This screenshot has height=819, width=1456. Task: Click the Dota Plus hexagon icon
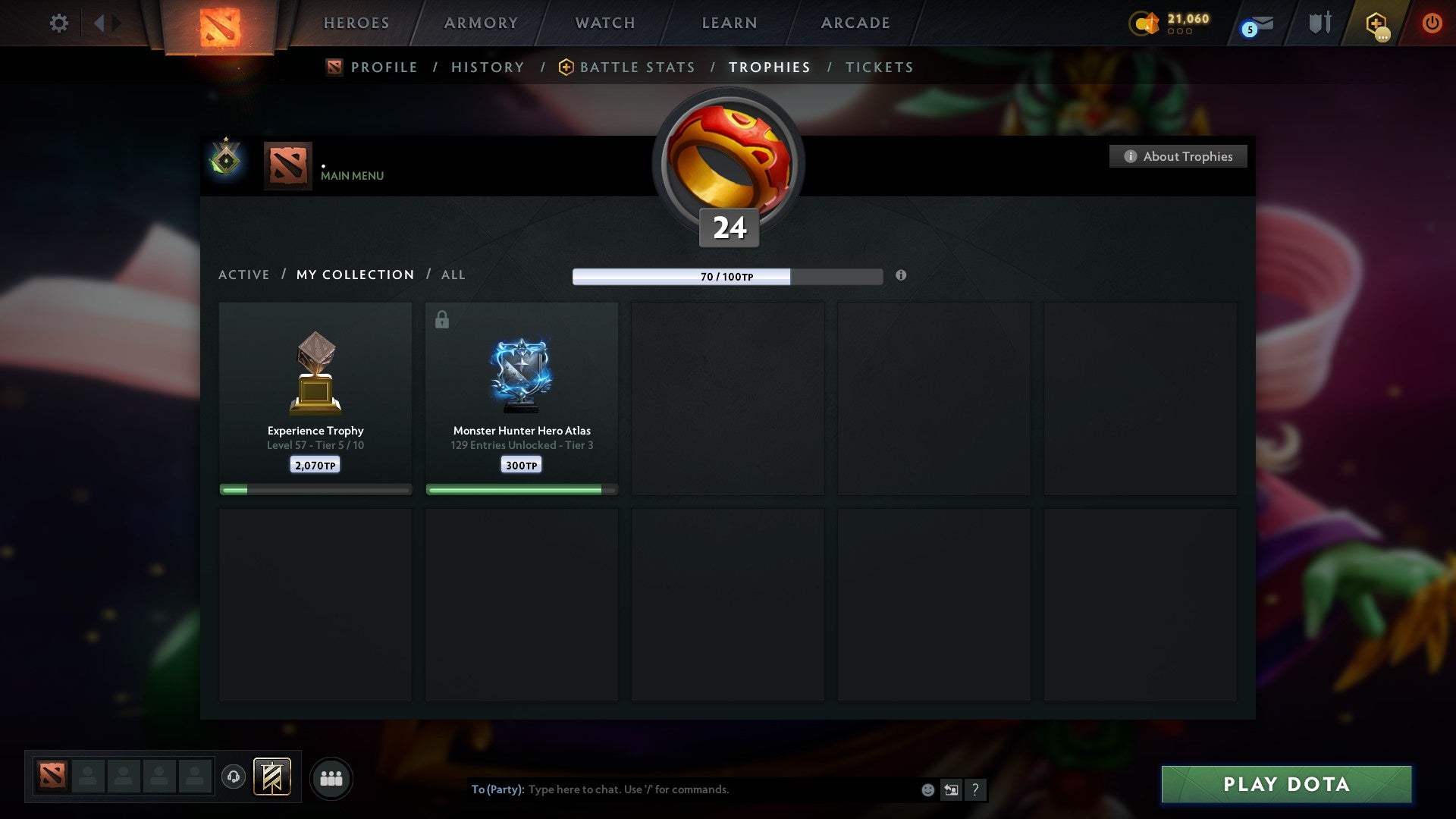[1378, 23]
